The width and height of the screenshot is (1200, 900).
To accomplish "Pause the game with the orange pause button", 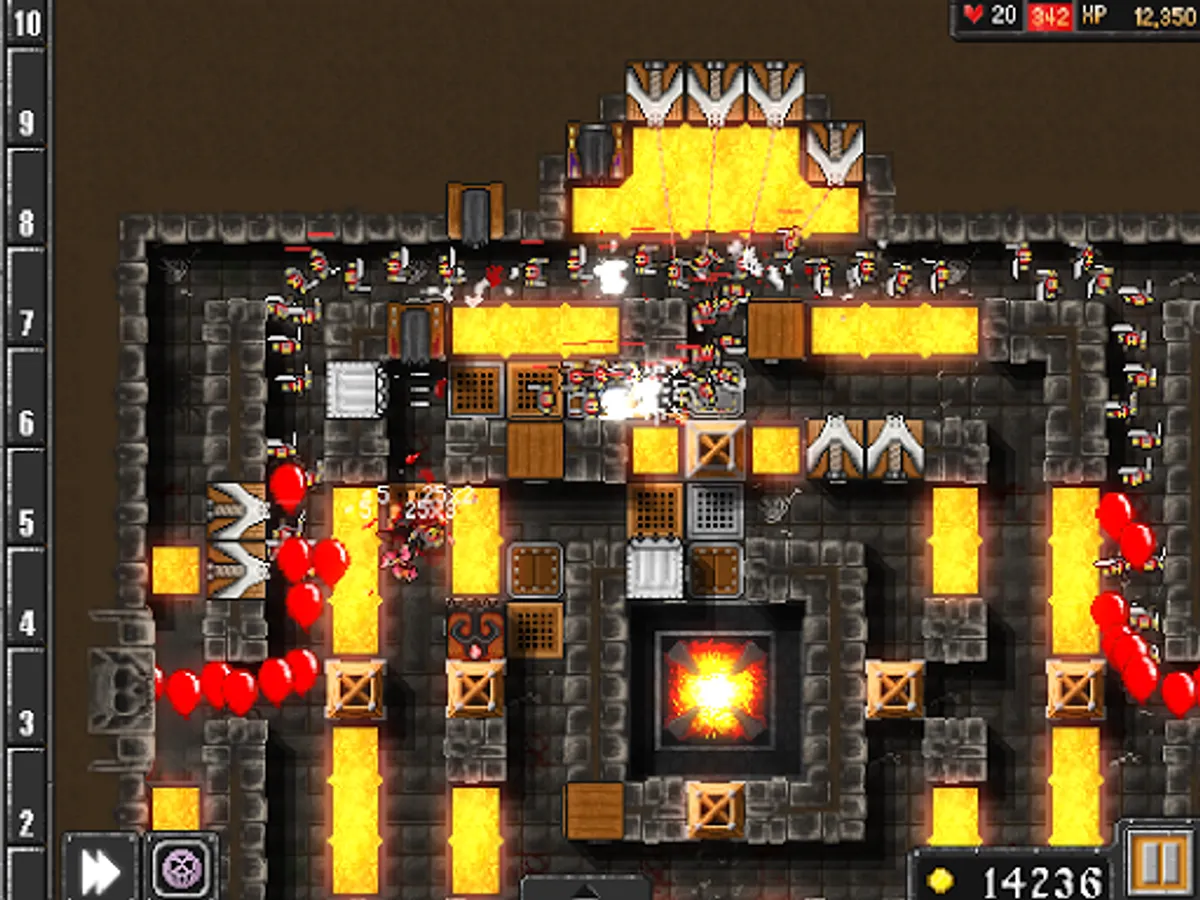I will tap(1157, 862).
